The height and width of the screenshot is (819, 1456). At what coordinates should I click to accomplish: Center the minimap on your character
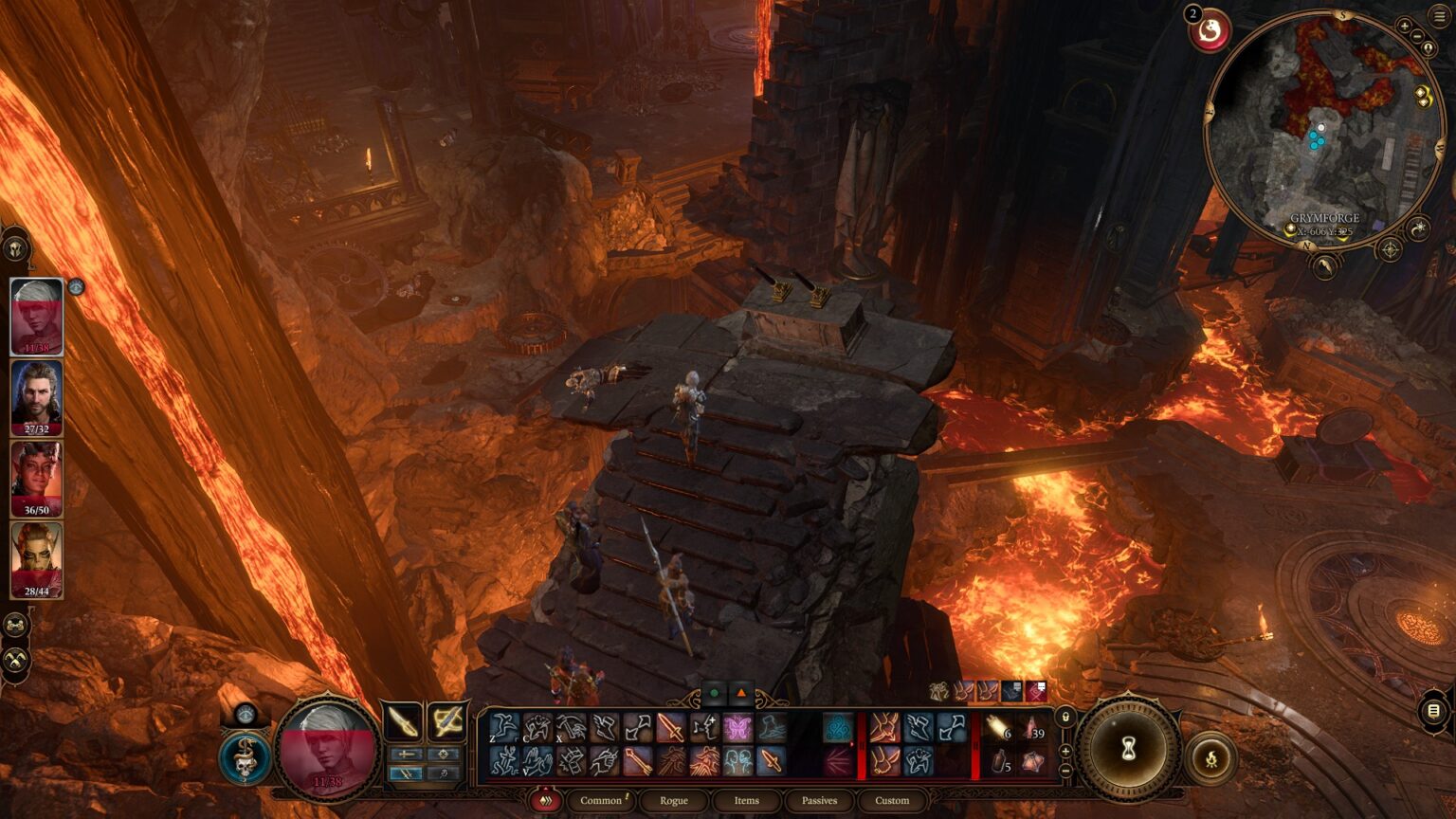[x=1428, y=47]
